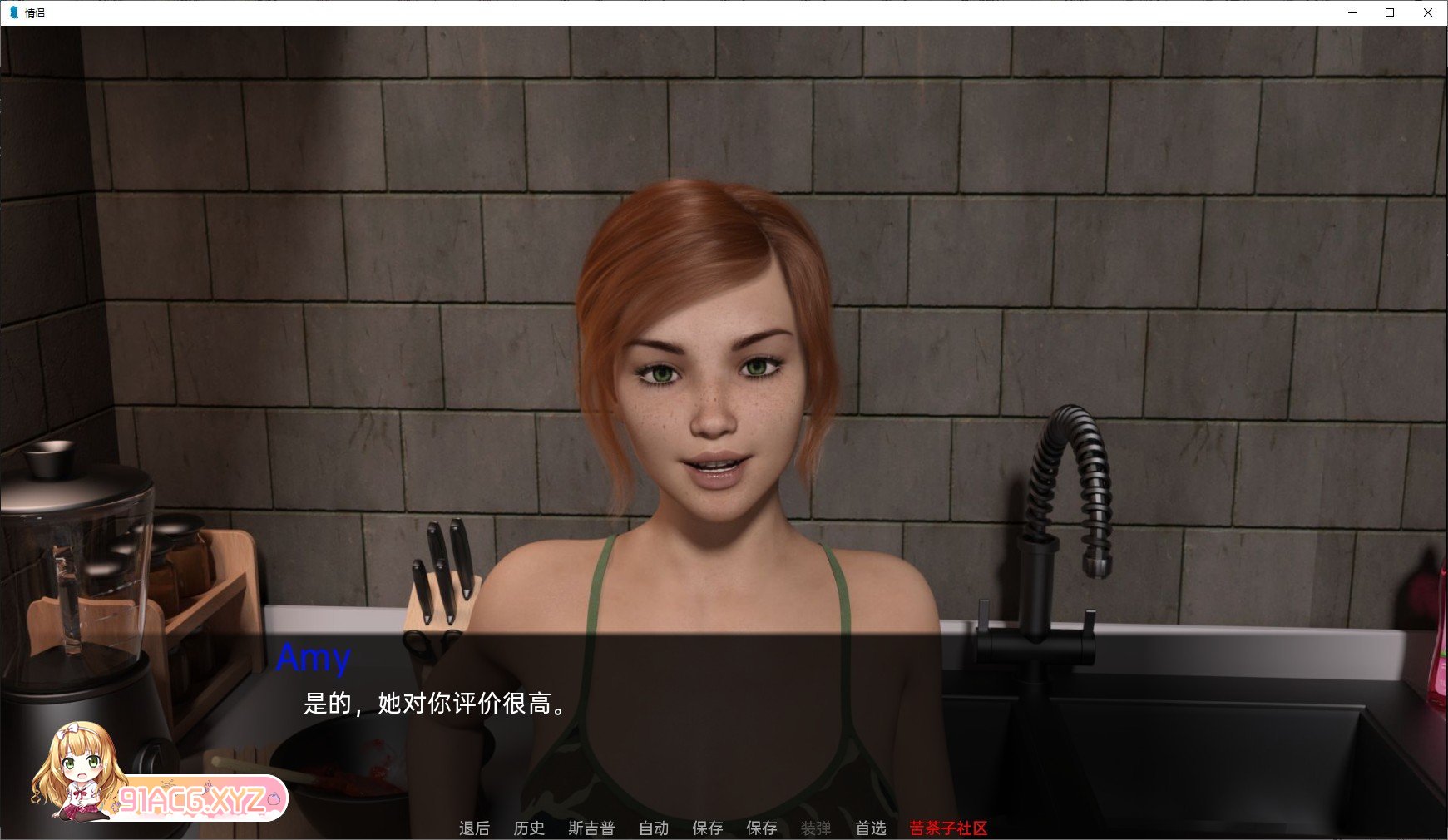Click the 情侣 window title text

coord(33,12)
